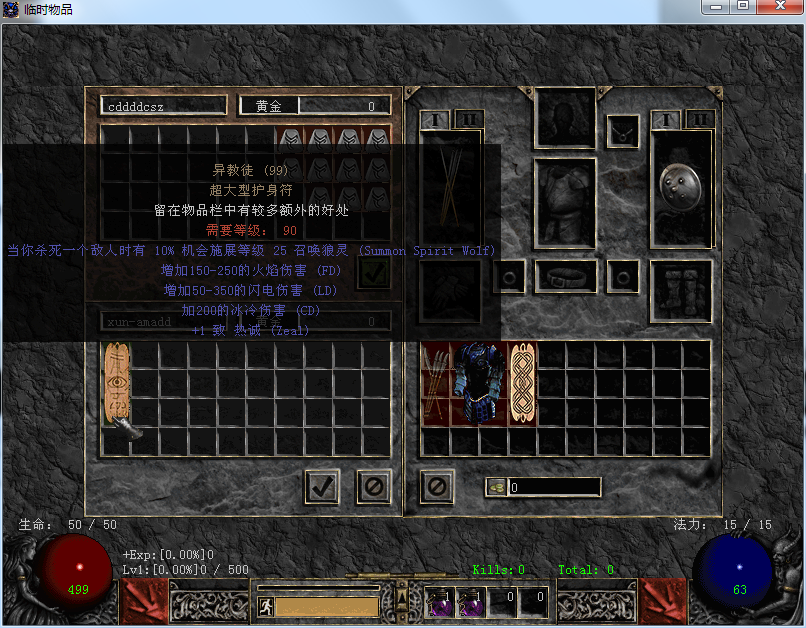Use the first purple potion in the belt
Screen dimensions: 806x628
pos(438,601)
